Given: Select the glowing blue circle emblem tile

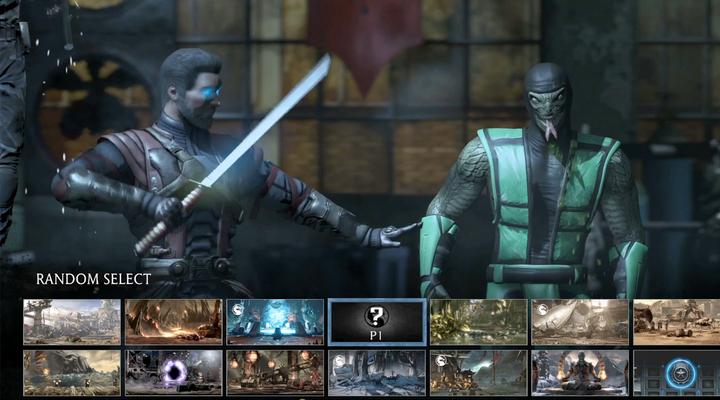Looking at the screenshot, I should tap(677, 372).
